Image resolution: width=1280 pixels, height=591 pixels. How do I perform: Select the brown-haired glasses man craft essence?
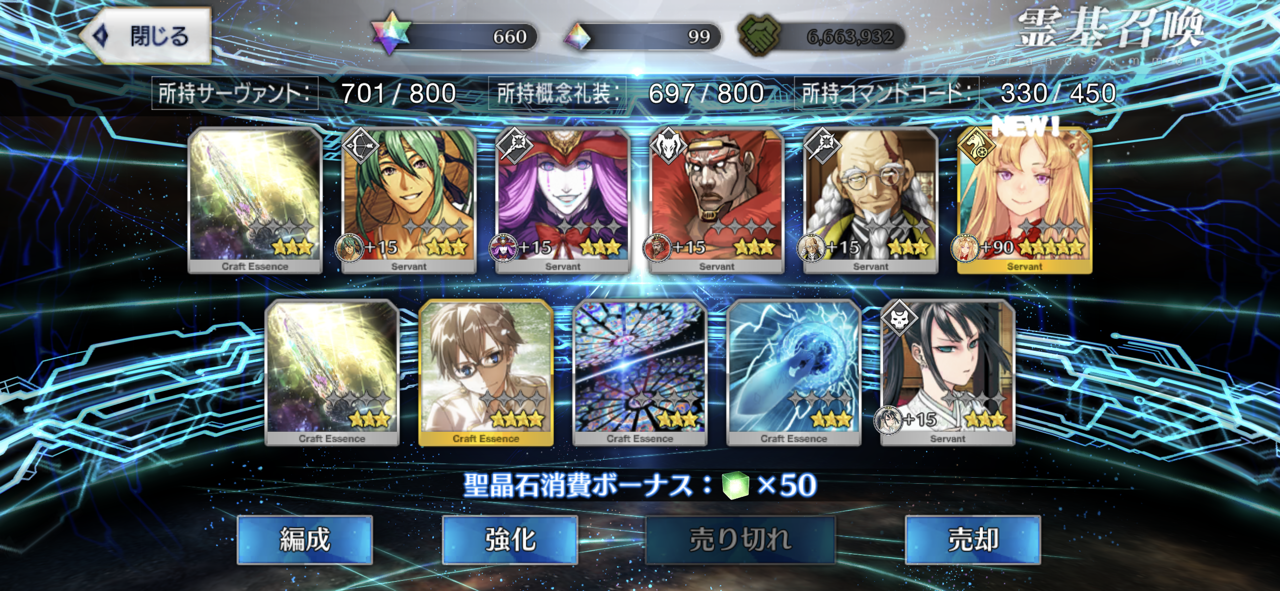486,372
